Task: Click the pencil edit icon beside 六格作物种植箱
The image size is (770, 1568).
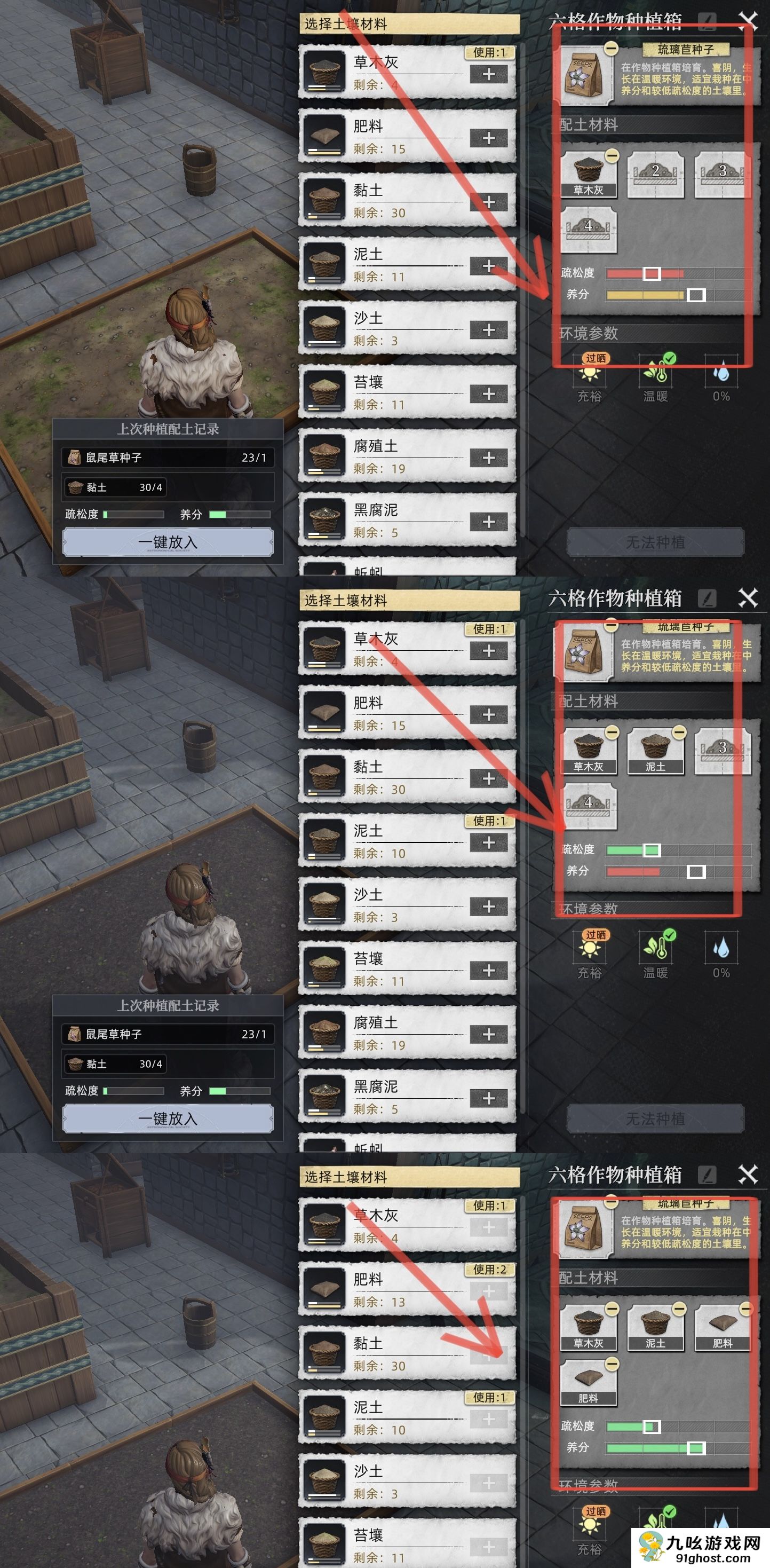Action: [707, 20]
